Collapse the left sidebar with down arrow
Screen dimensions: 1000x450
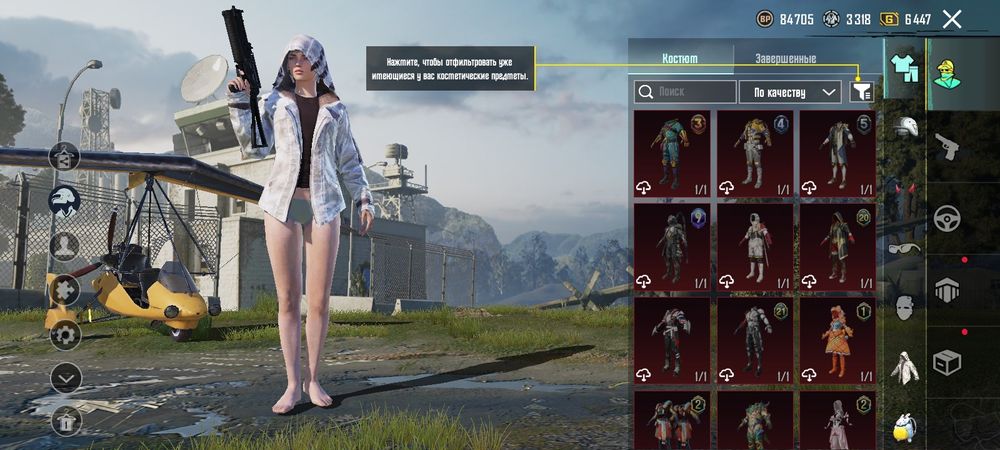click(x=65, y=378)
